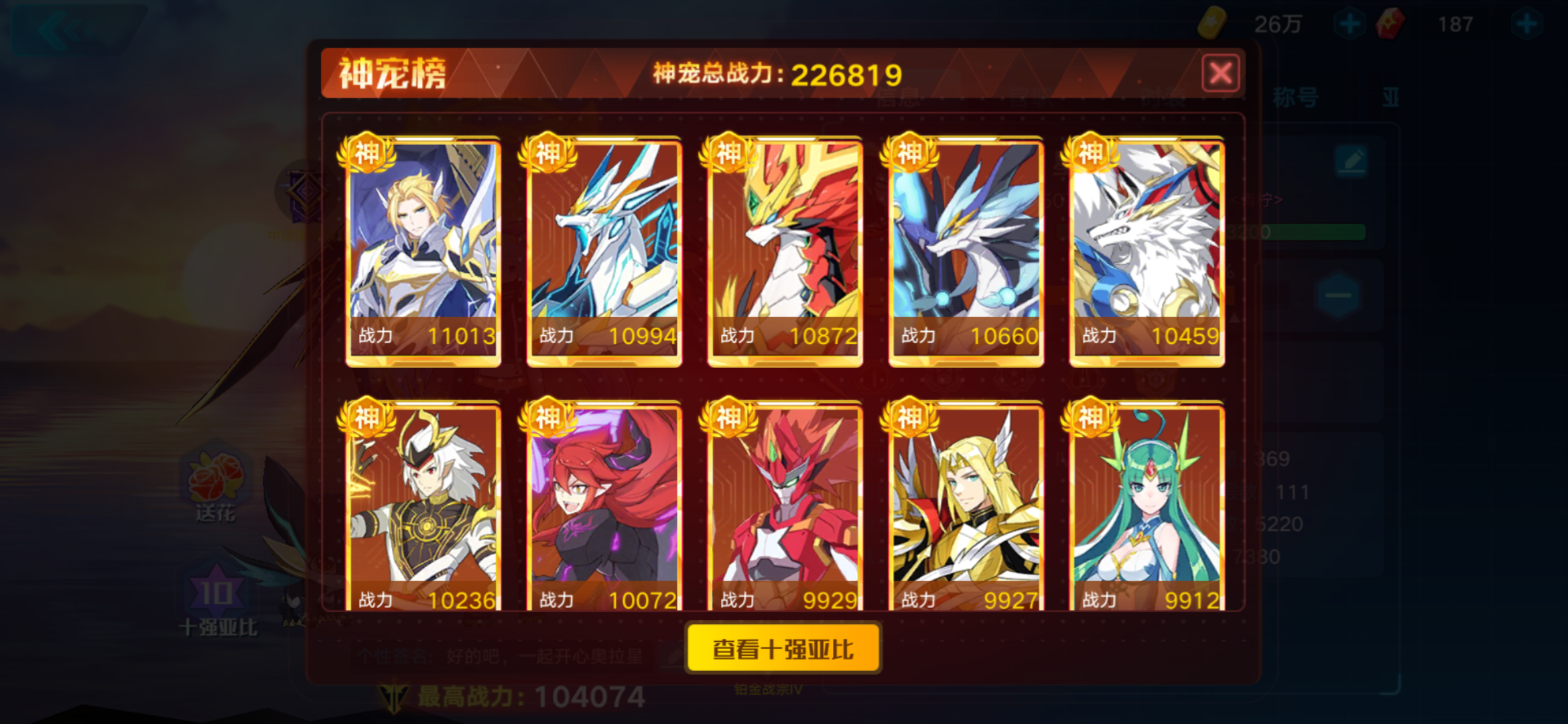Click the 神 badge on the 11013 pet card

point(368,152)
